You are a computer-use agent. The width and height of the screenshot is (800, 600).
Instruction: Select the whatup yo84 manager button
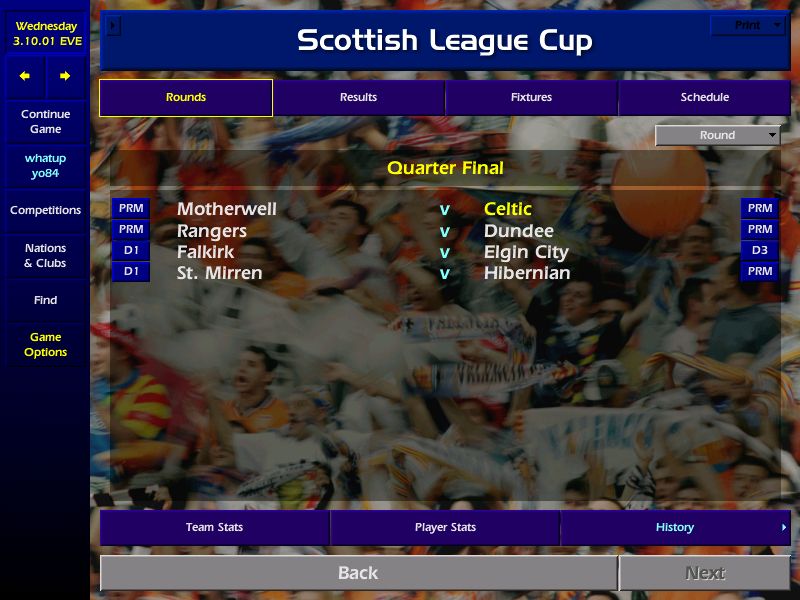tap(45, 166)
